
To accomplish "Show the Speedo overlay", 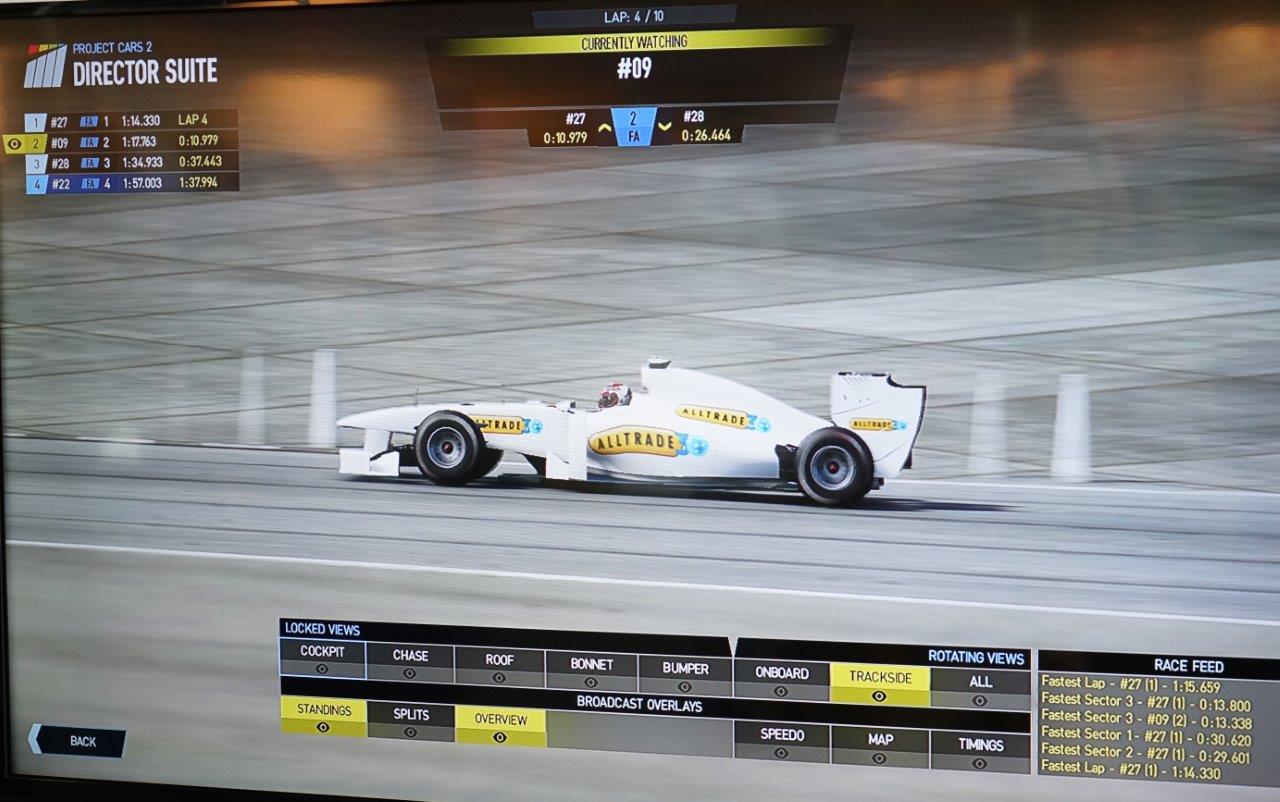I will pos(781,742).
